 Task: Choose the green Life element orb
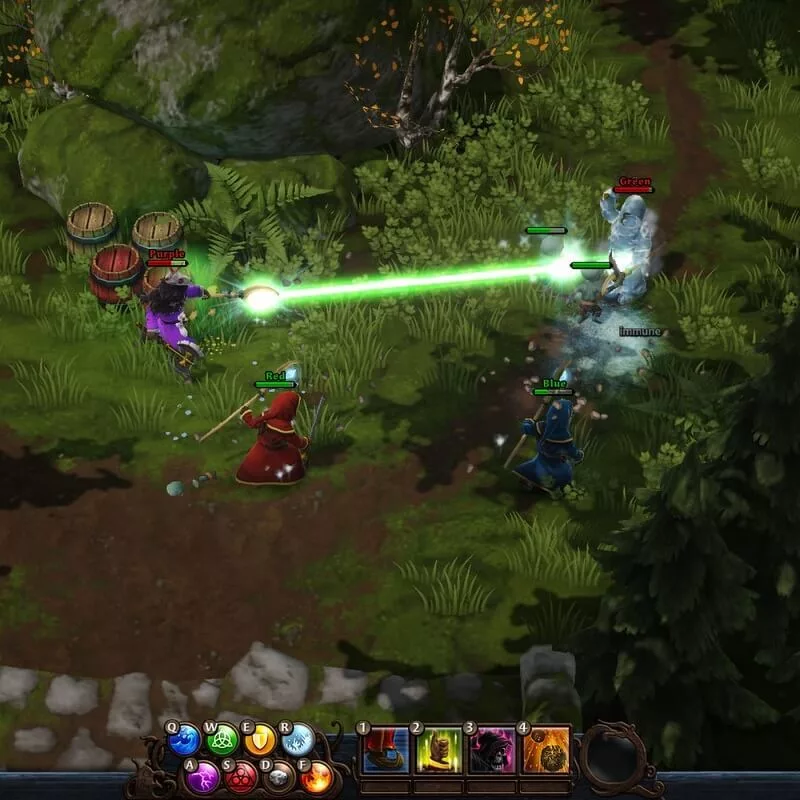point(223,742)
